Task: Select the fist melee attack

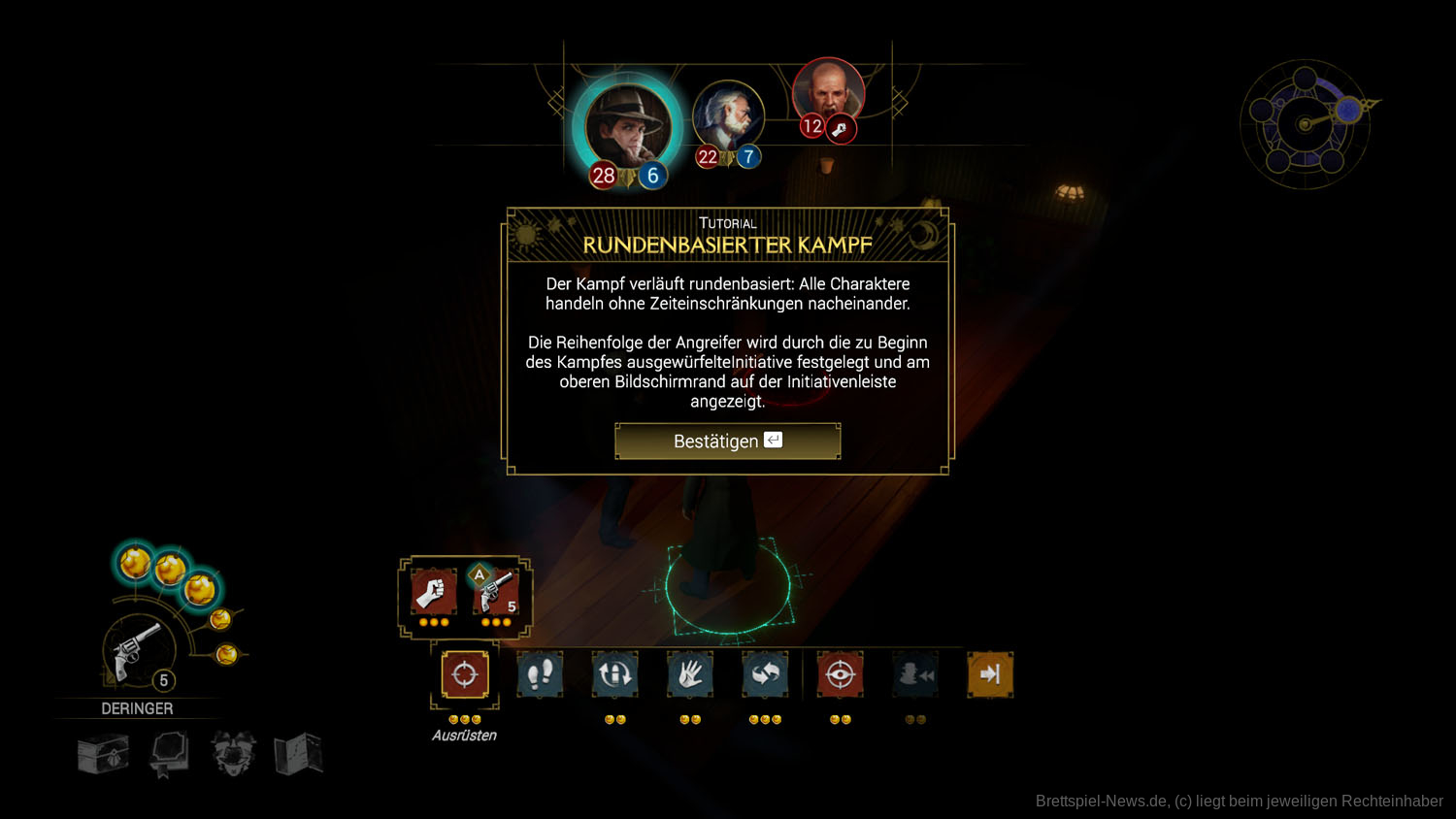Action: [x=433, y=591]
